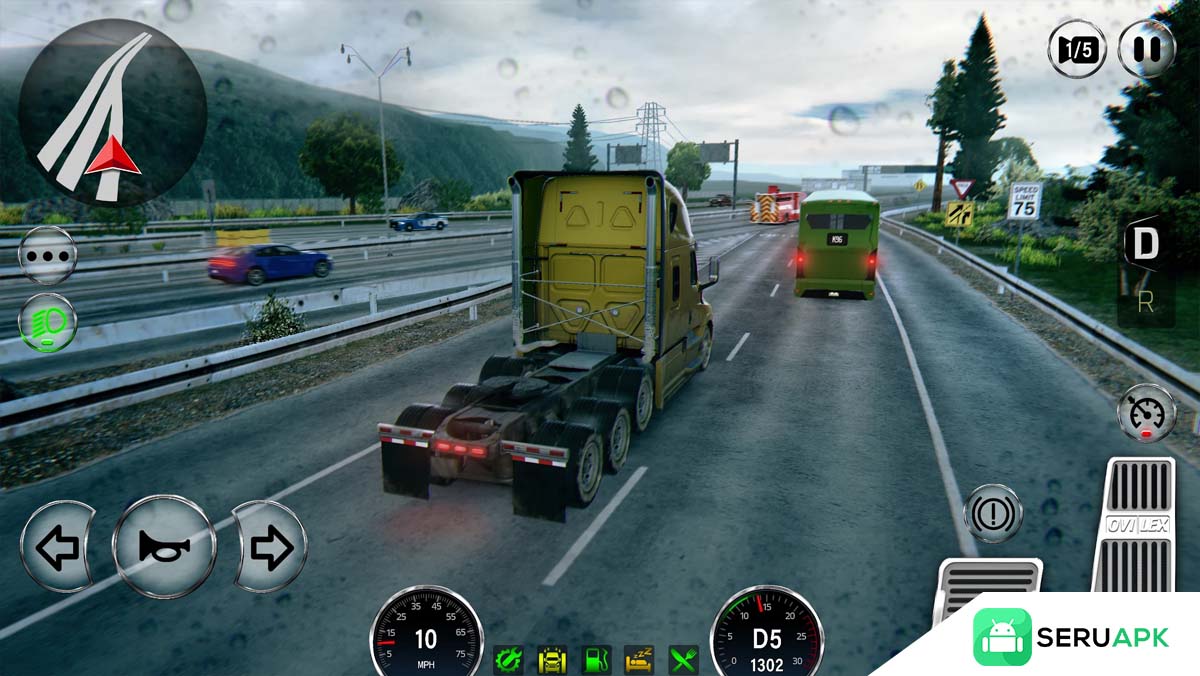
Task: Select the fork and knife food icon
Action: click(x=684, y=659)
